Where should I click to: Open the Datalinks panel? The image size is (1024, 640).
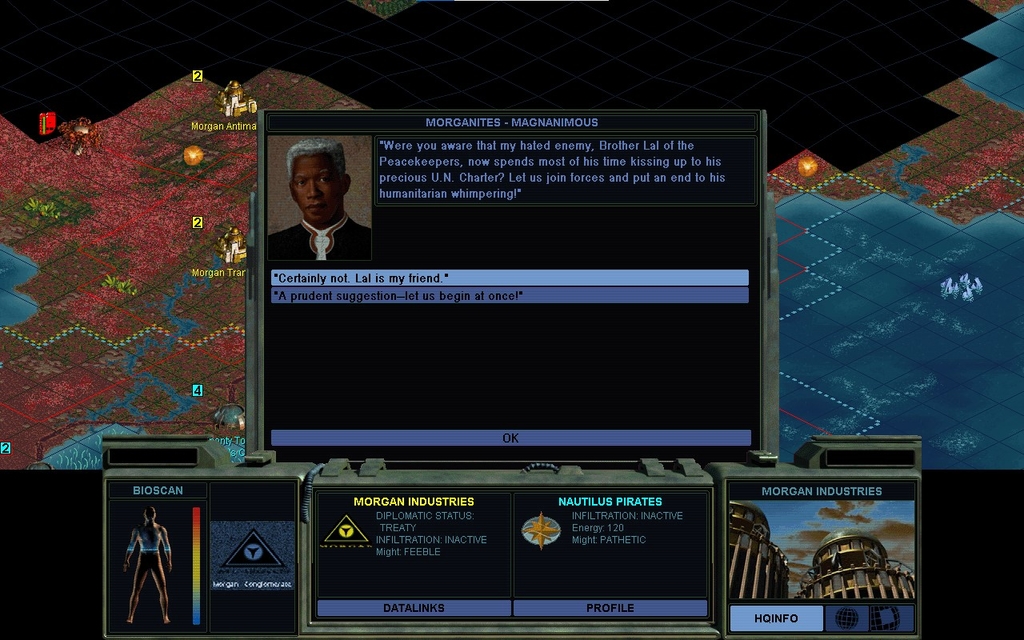point(413,608)
